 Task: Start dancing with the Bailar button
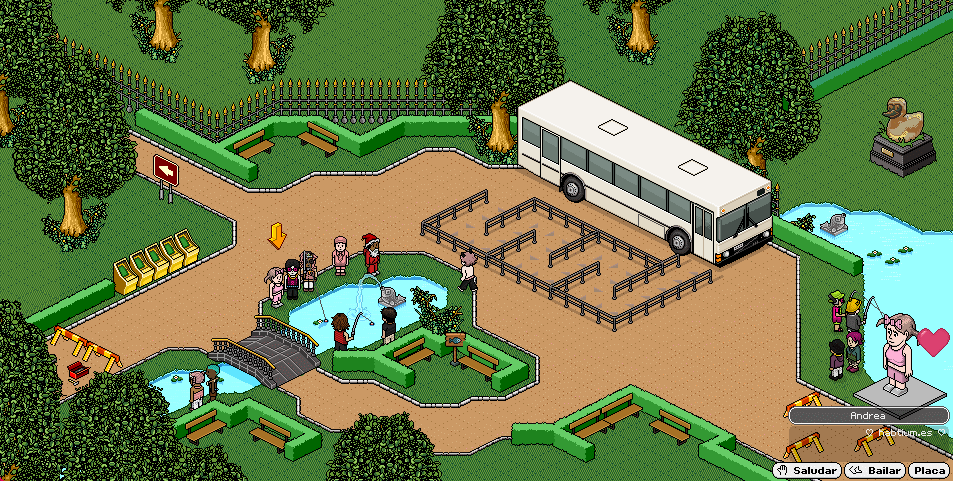(x=875, y=470)
